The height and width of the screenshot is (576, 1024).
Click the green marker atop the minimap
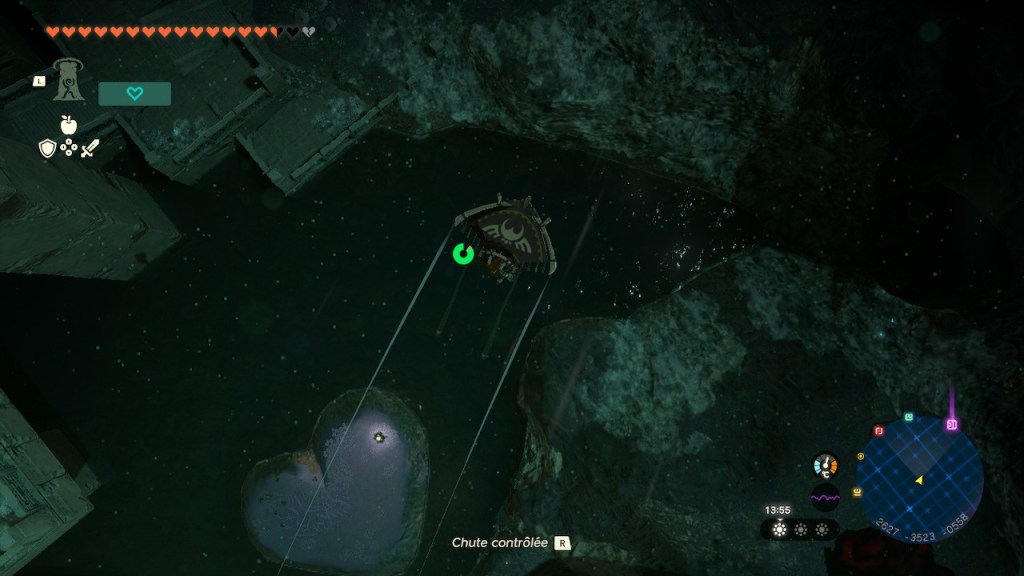pyautogui.click(x=908, y=417)
